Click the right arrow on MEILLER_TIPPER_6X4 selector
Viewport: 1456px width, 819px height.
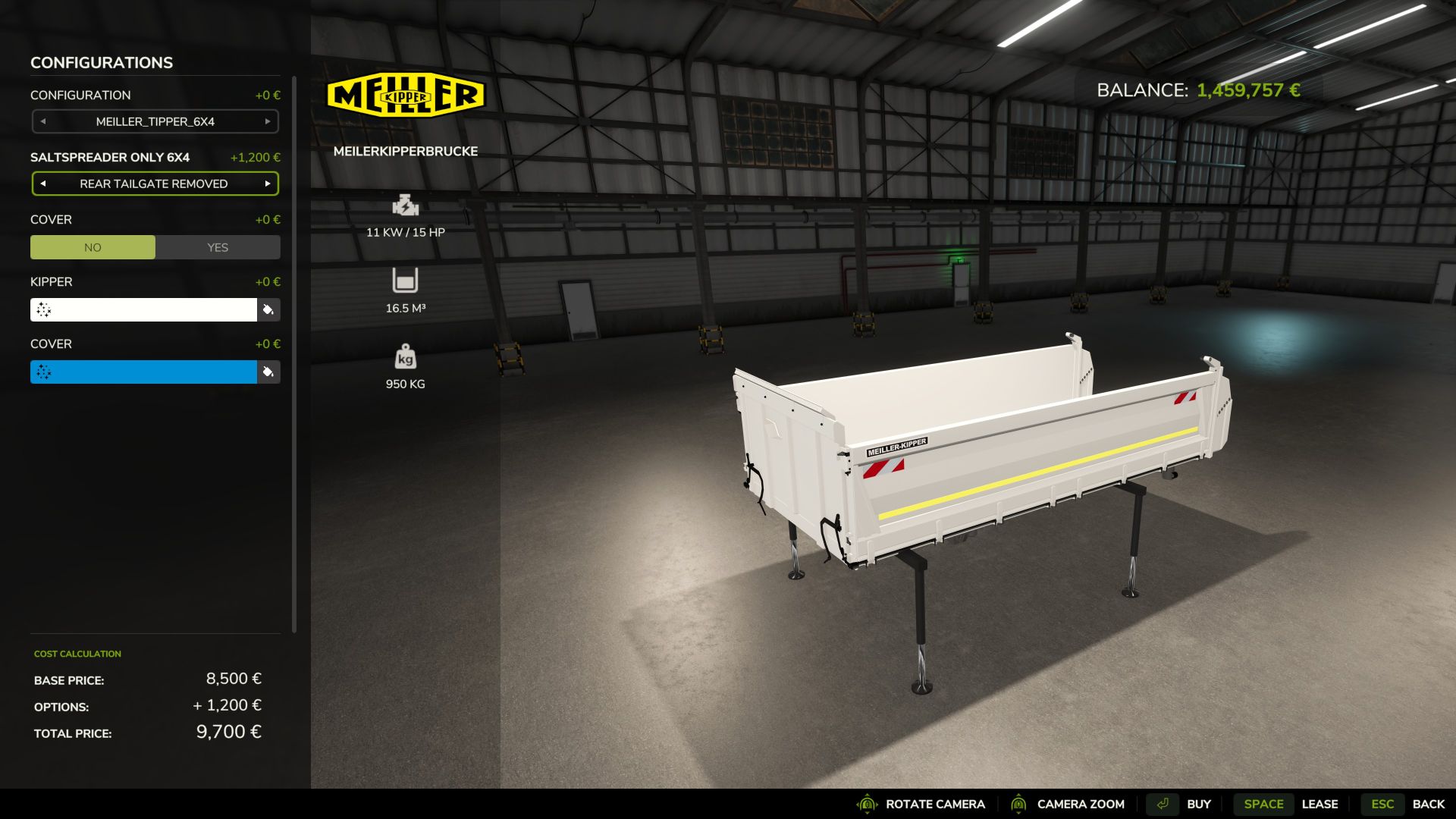(x=267, y=121)
